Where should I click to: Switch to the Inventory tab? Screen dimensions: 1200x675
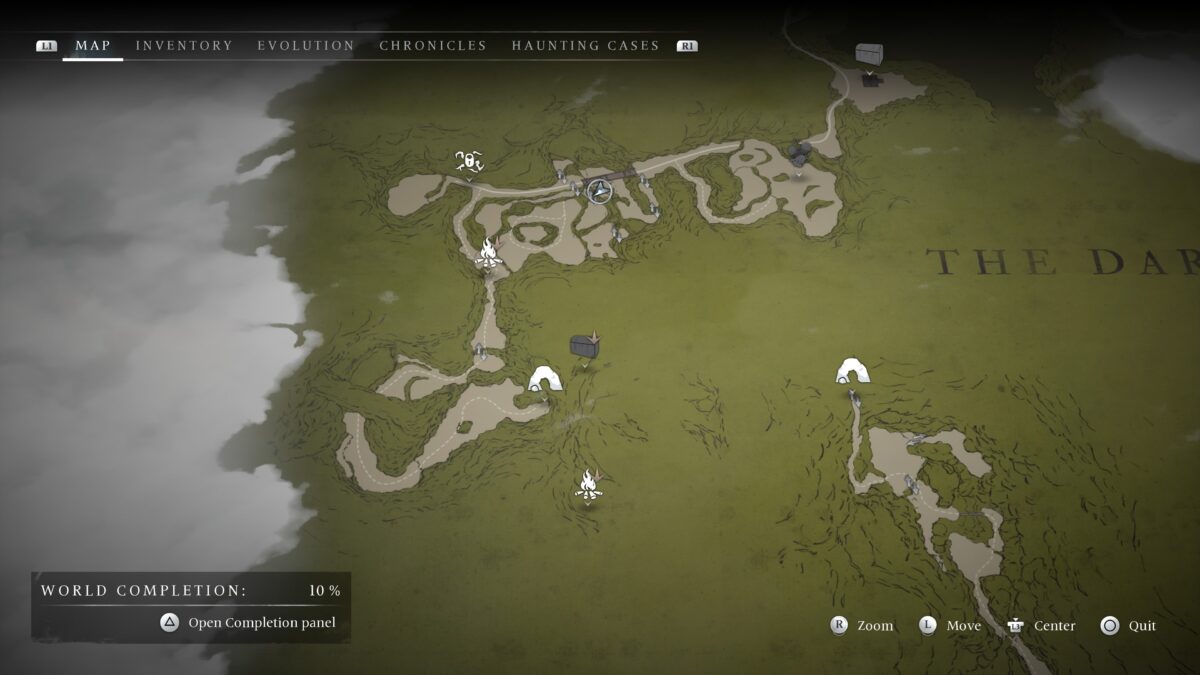pos(184,46)
